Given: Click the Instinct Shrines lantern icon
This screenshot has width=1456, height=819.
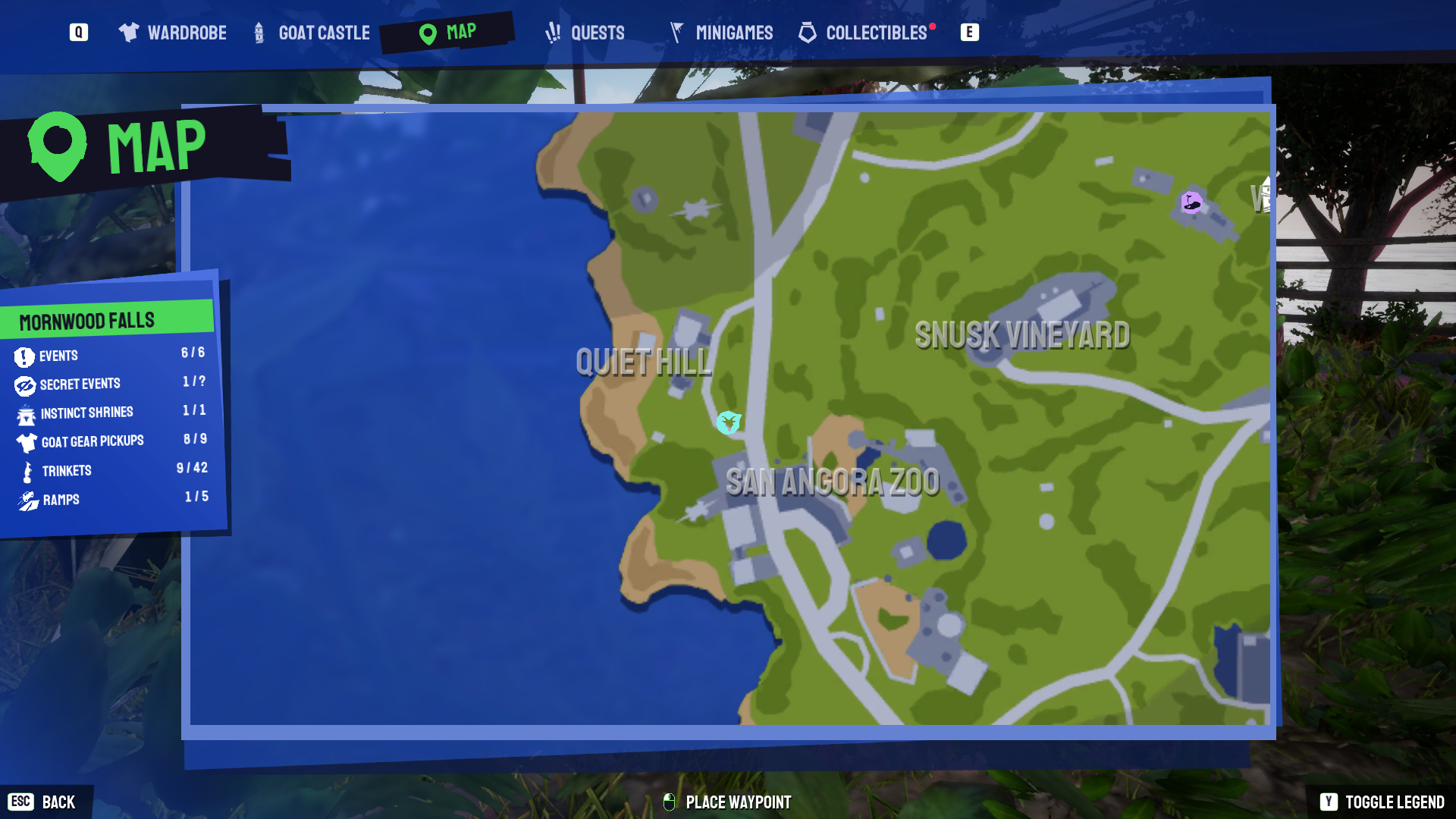Looking at the screenshot, I should [25, 413].
